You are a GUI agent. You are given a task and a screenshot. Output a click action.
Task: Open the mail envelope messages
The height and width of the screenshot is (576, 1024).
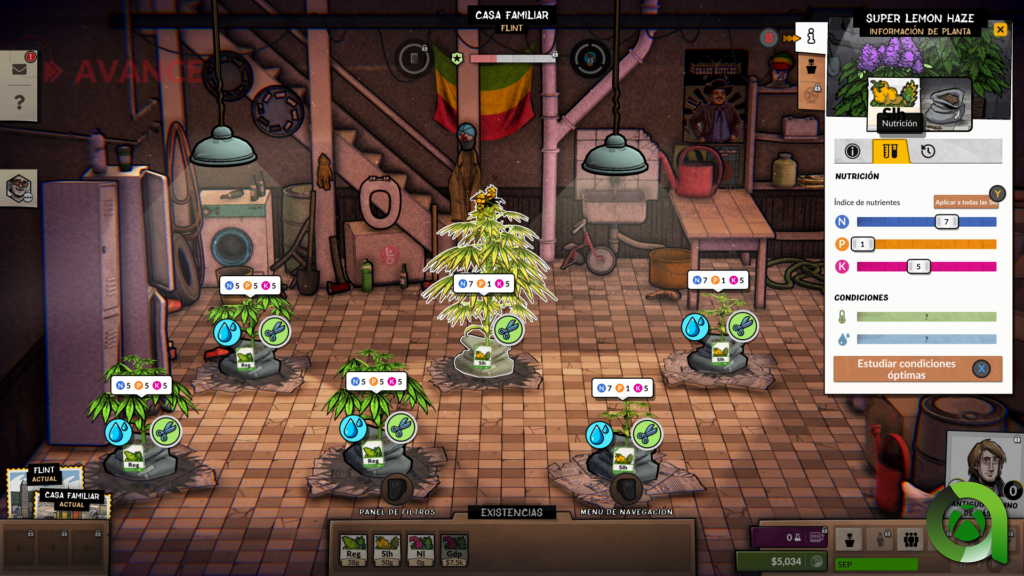(x=19, y=69)
